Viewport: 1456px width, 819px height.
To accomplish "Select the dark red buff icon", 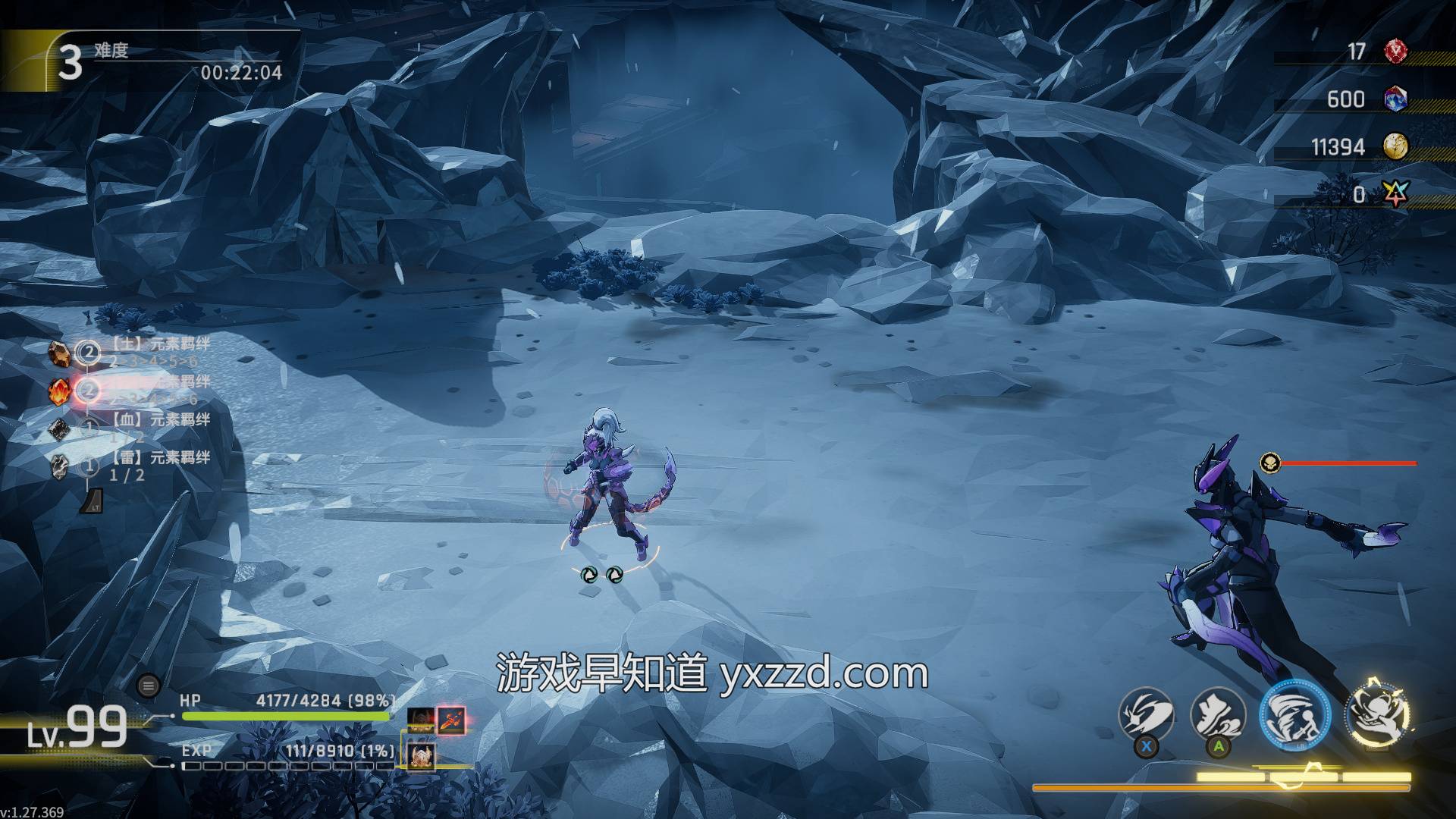I will click(x=420, y=719).
